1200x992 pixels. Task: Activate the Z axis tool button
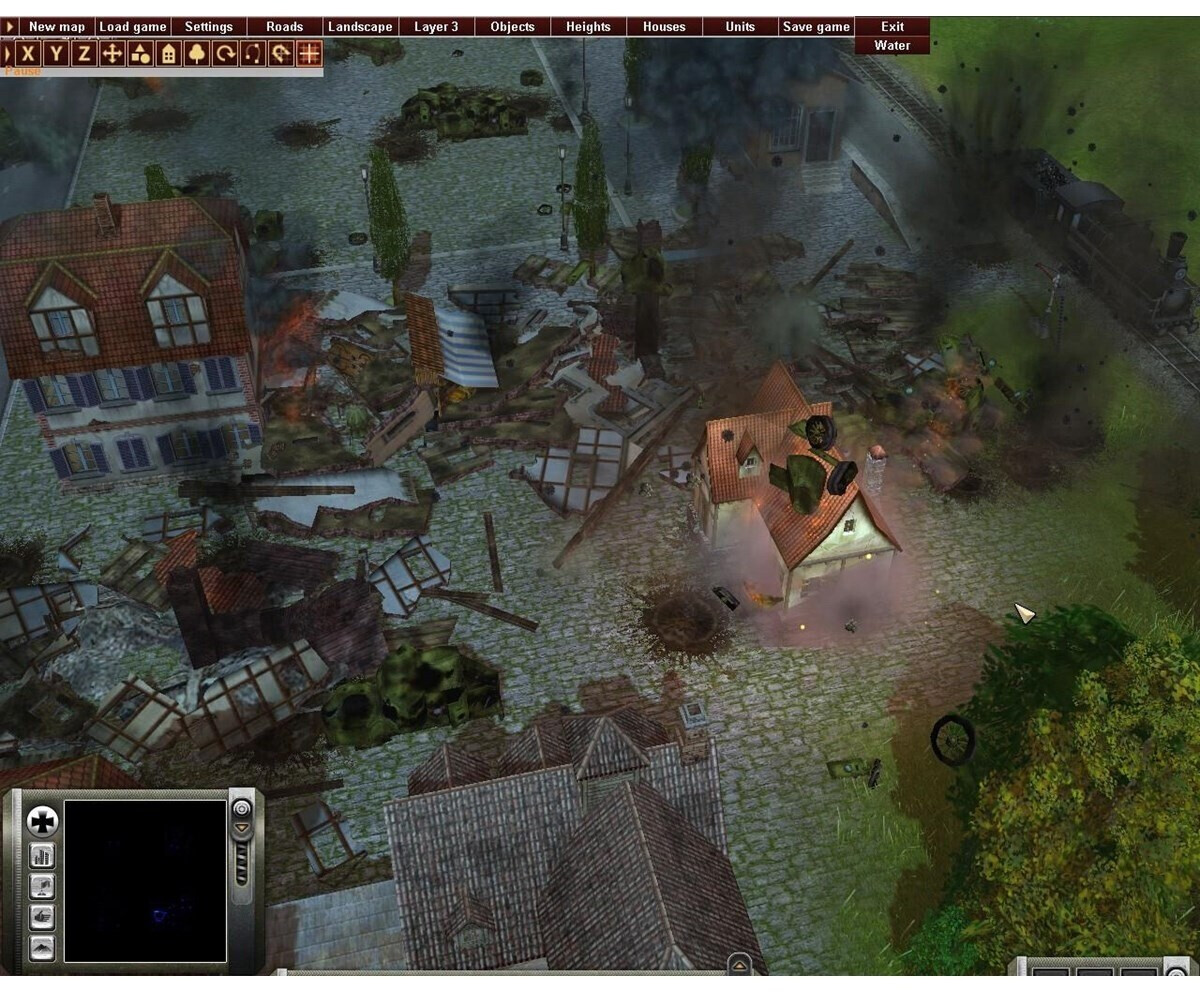click(x=85, y=53)
